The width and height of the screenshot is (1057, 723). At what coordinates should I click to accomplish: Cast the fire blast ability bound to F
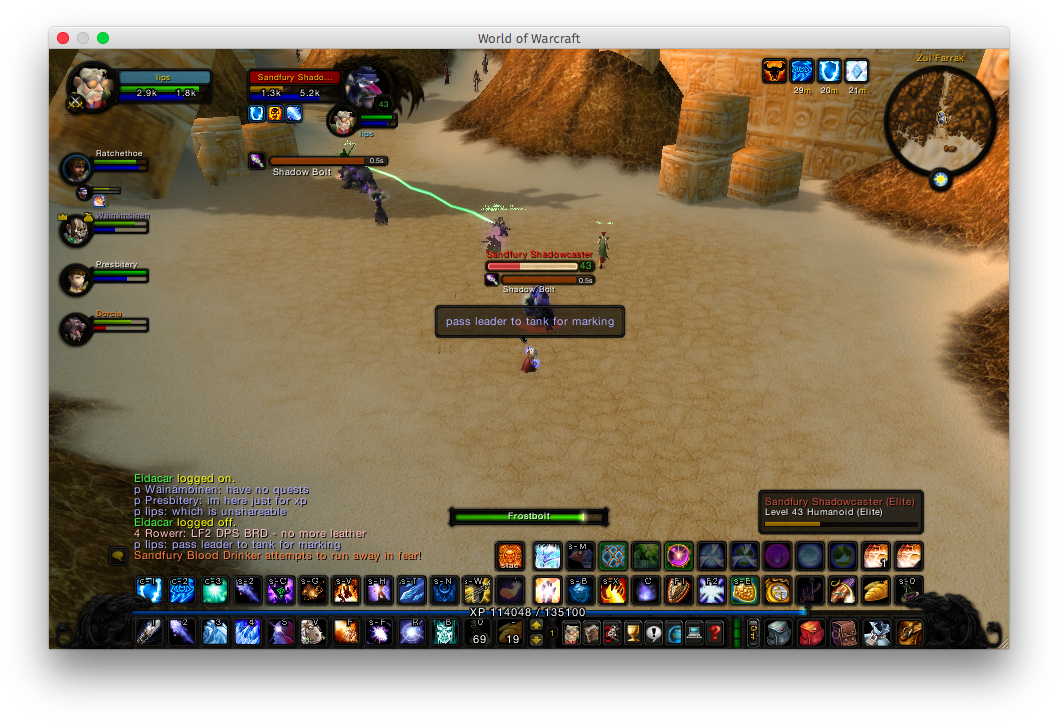[x=345, y=632]
